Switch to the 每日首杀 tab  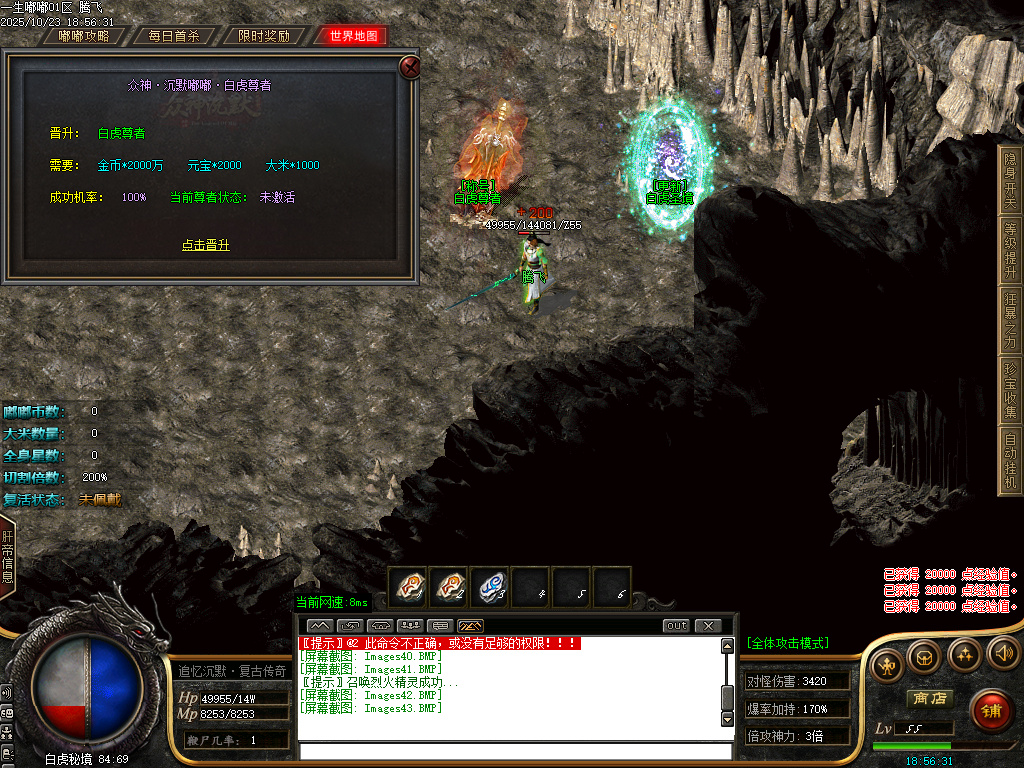pyautogui.click(x=174, y=36)
